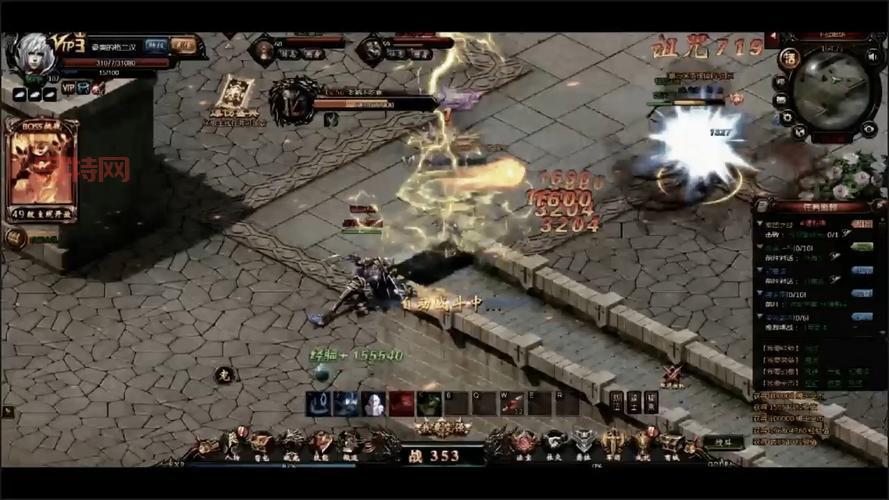Click the blue button beside the player name
This screenshot has height=500, width=889.
(x=156, y=45)
